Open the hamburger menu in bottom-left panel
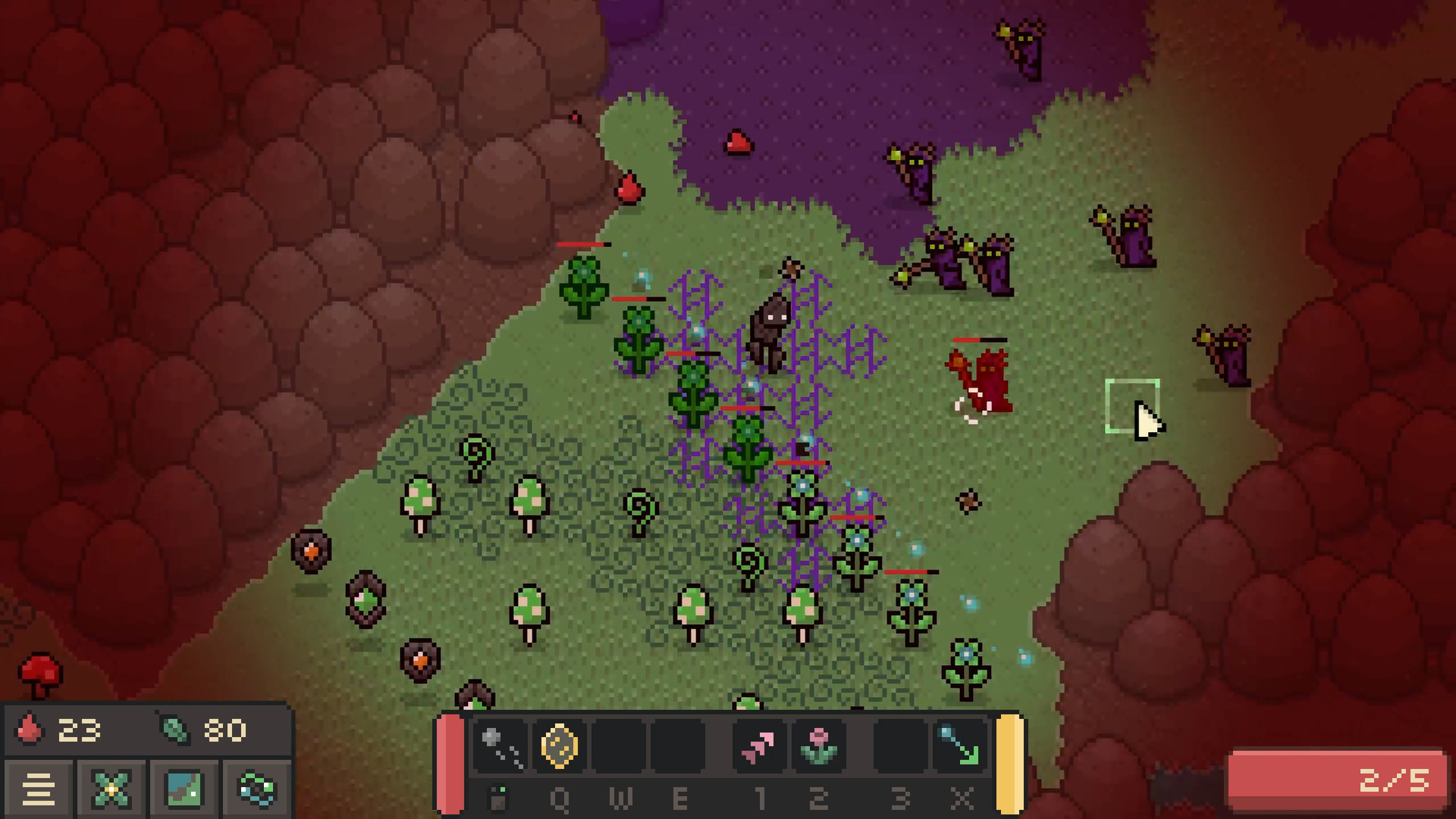The image size is (1456, 819). (40, 789)
